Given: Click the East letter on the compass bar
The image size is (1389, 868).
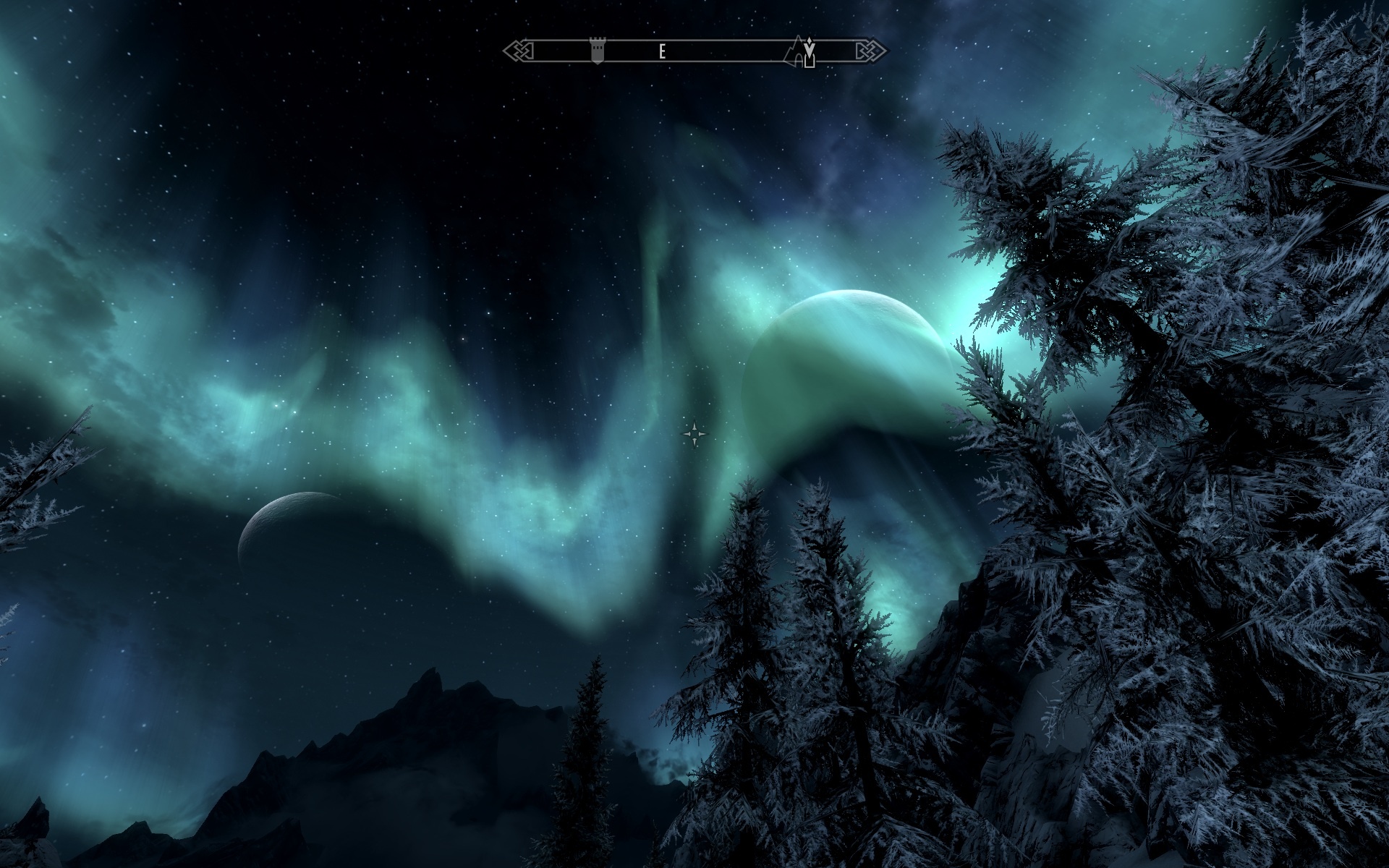Looking at the screenshot, I should 661,51.
